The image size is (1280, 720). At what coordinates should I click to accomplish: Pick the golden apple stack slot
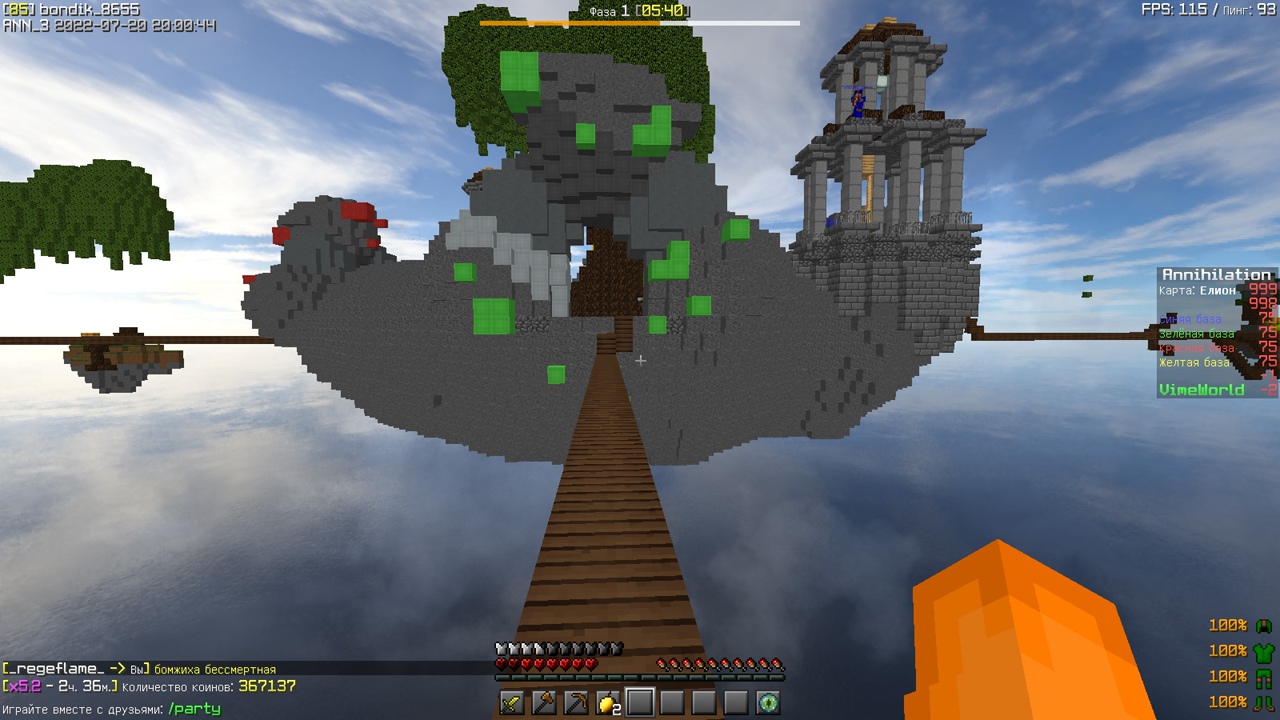point(608,703)
